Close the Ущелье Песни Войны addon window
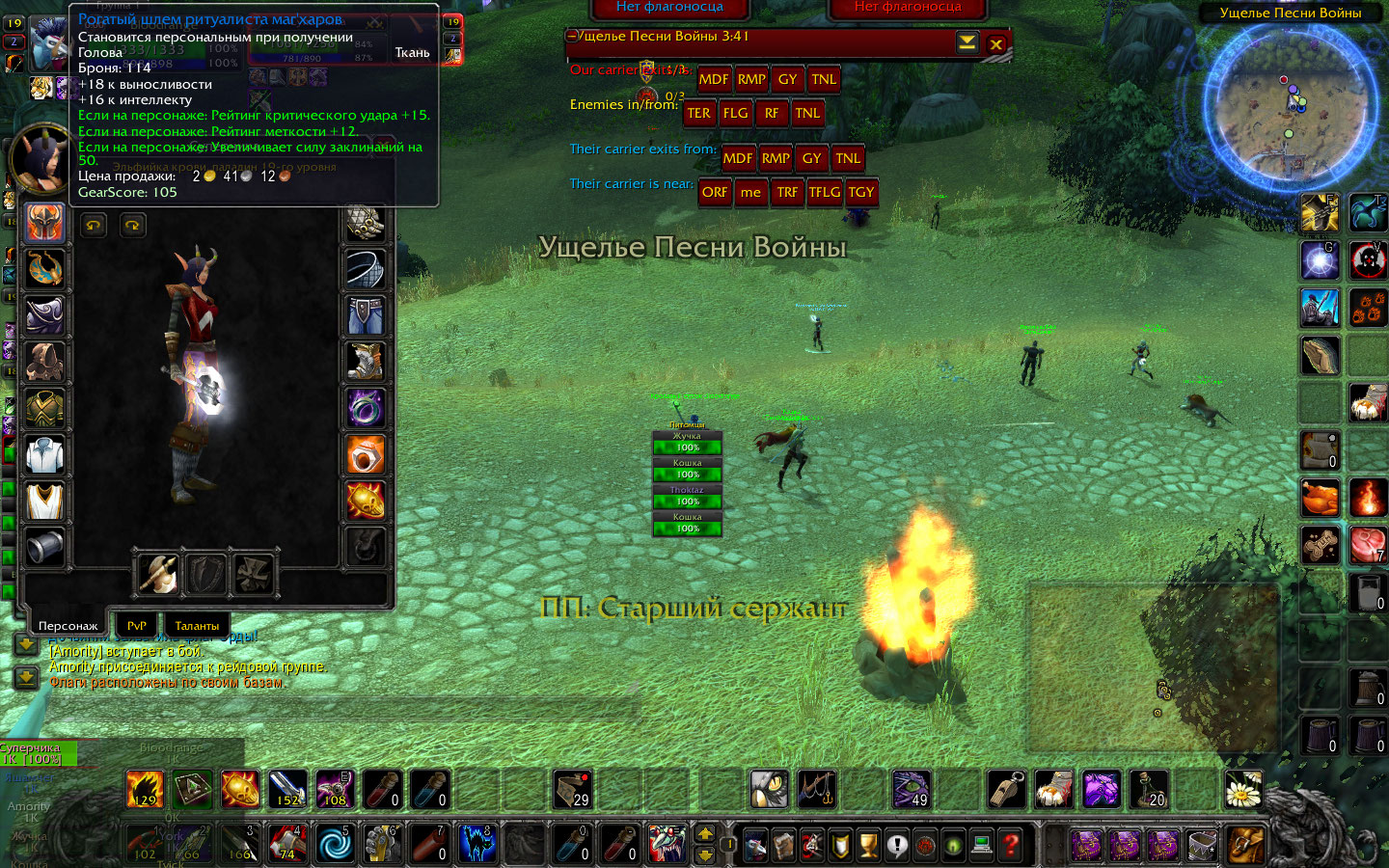This screenshot has height=868, width=1389. coord(996,43)
